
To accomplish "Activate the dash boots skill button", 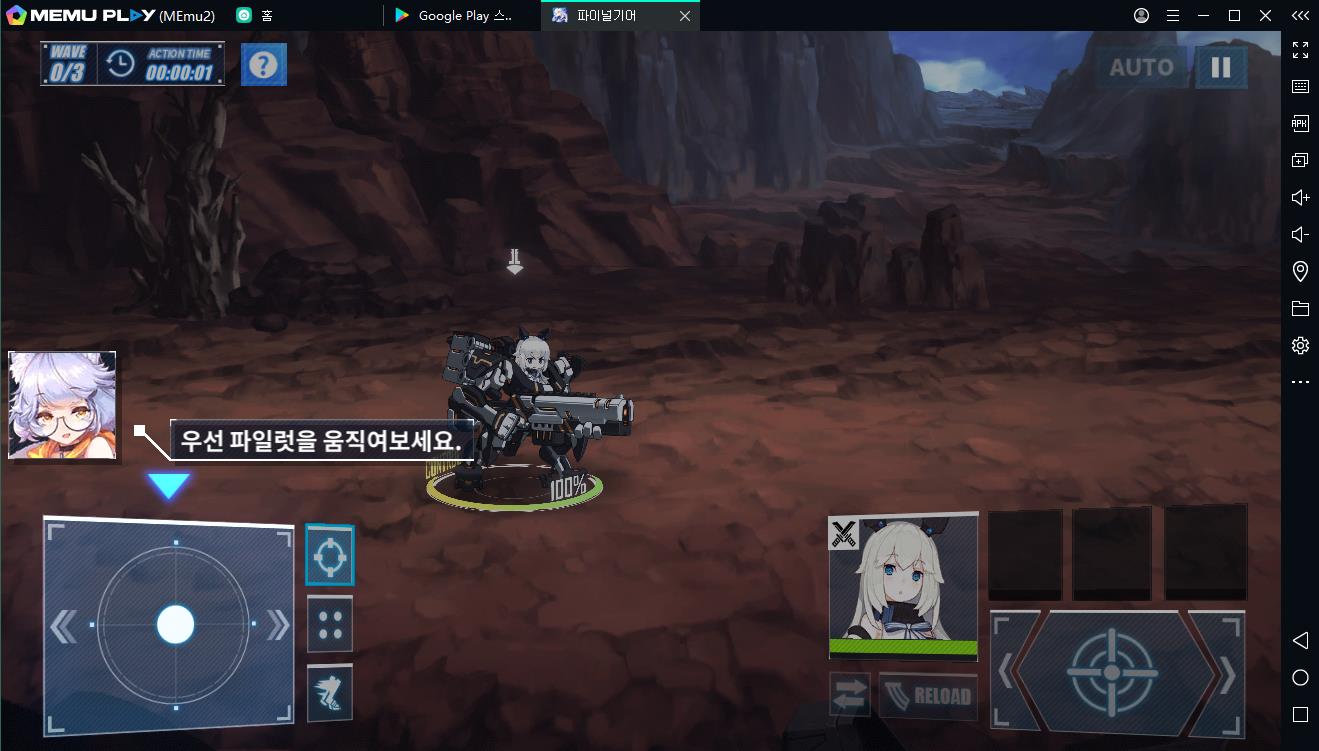I will click(329, 692).
